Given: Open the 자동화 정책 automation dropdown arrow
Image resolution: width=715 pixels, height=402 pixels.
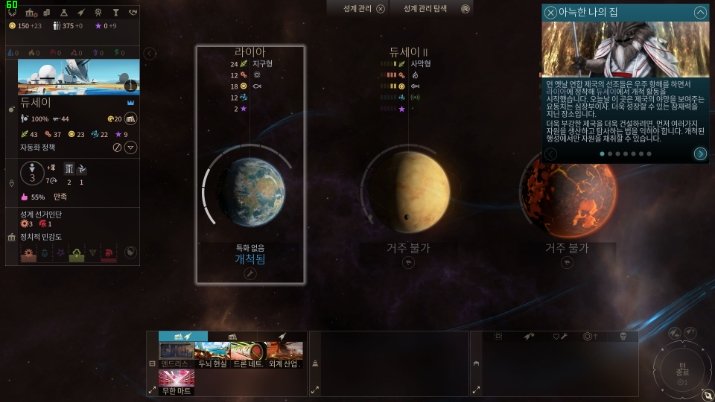Looking at the screenshot, I should (130, 147).
